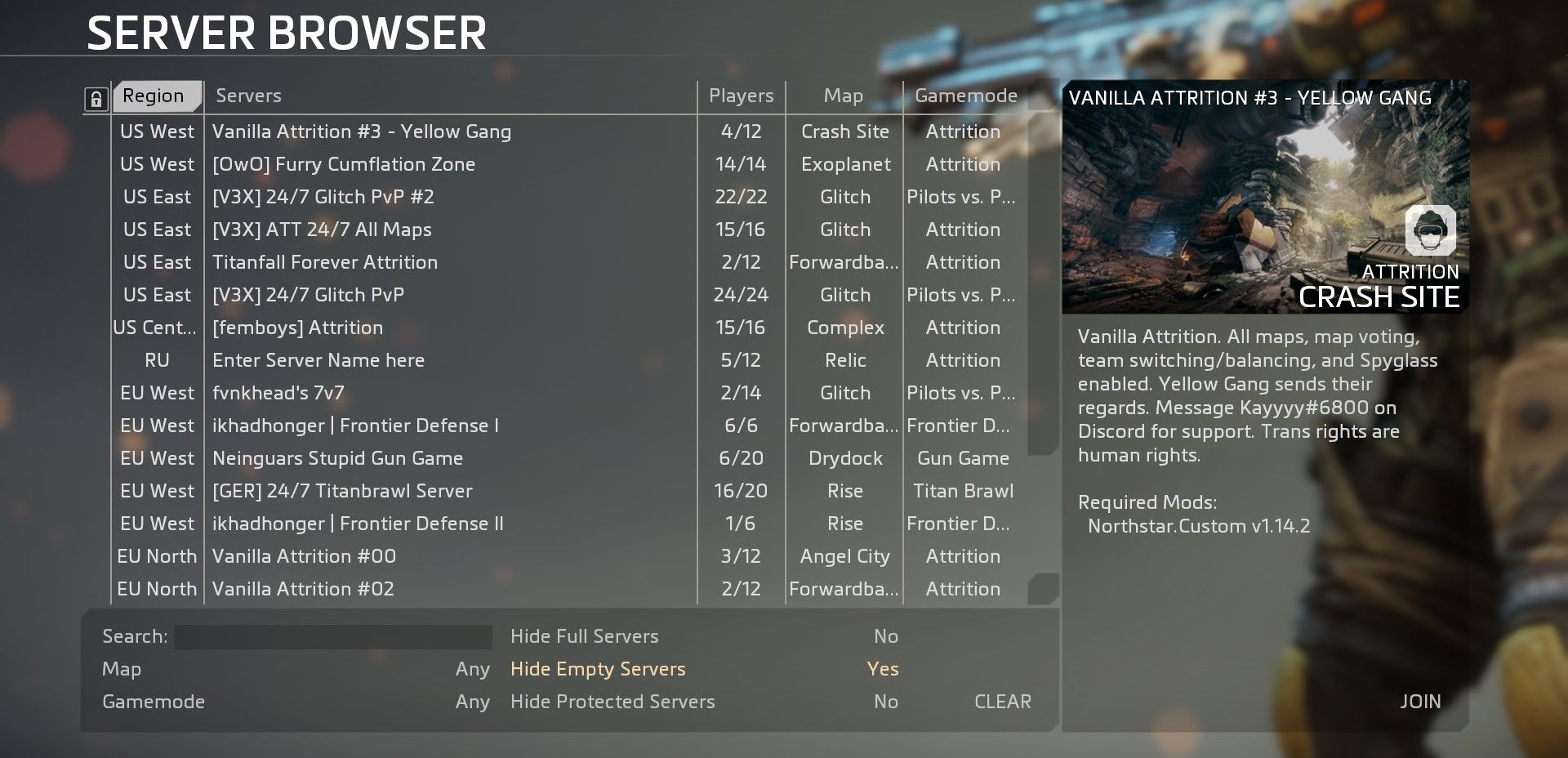
Task: Choose Neinguars Stupid Gun Game server
Action: tap(337, 458)
